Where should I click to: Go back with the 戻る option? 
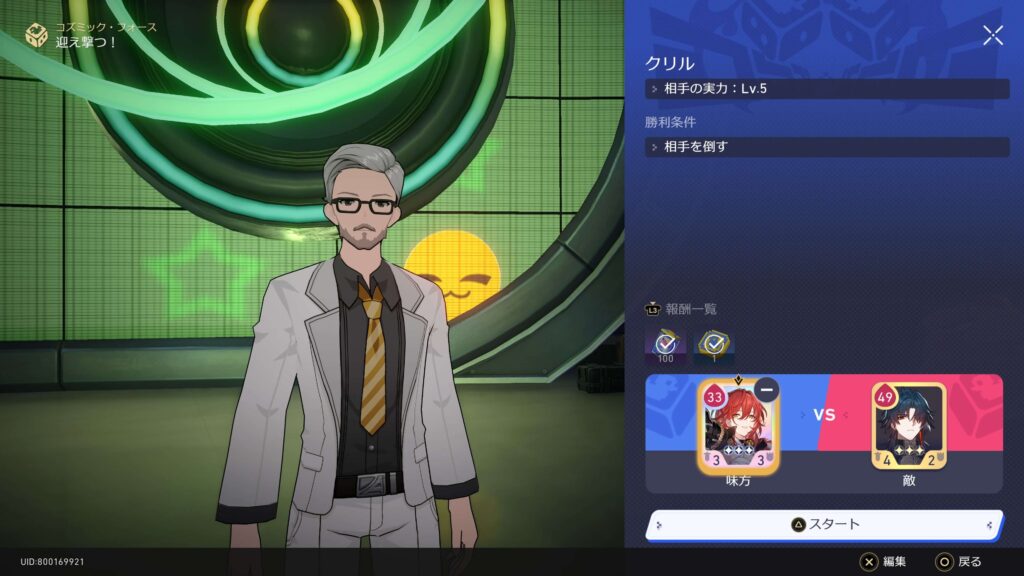[958, 562]
